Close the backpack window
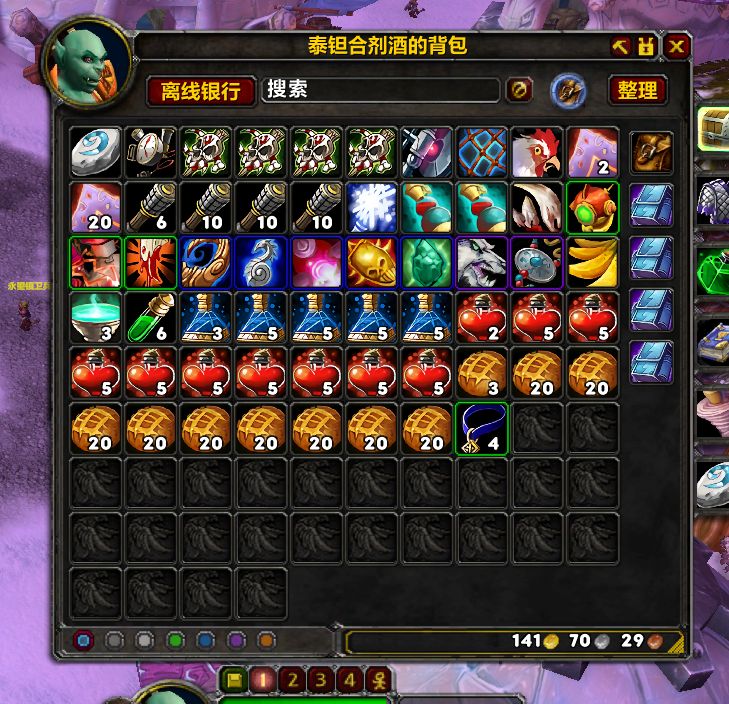Image resolution: width=729 pixels, height=704 pixels. (x=678, y=47)
